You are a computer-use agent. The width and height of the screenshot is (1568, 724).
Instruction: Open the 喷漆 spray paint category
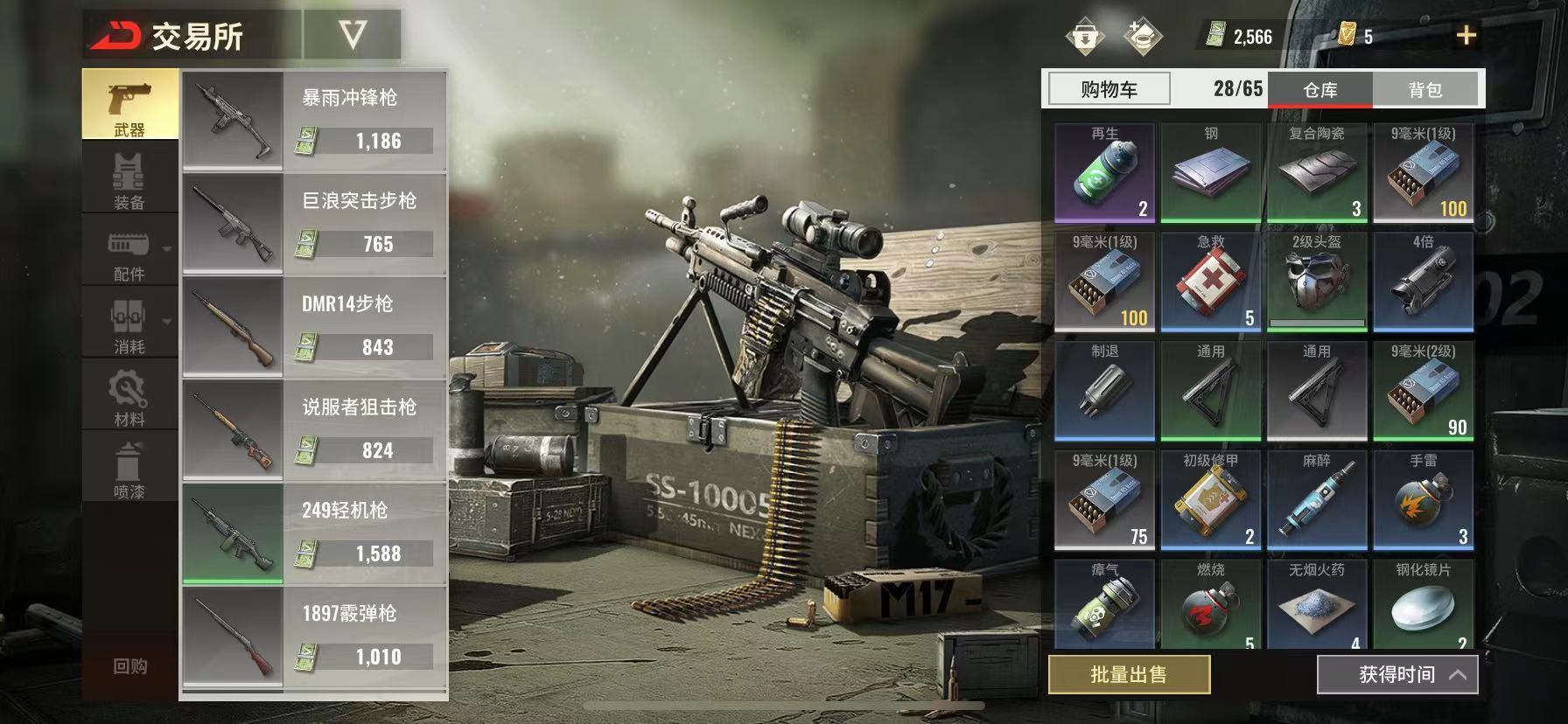129,470
